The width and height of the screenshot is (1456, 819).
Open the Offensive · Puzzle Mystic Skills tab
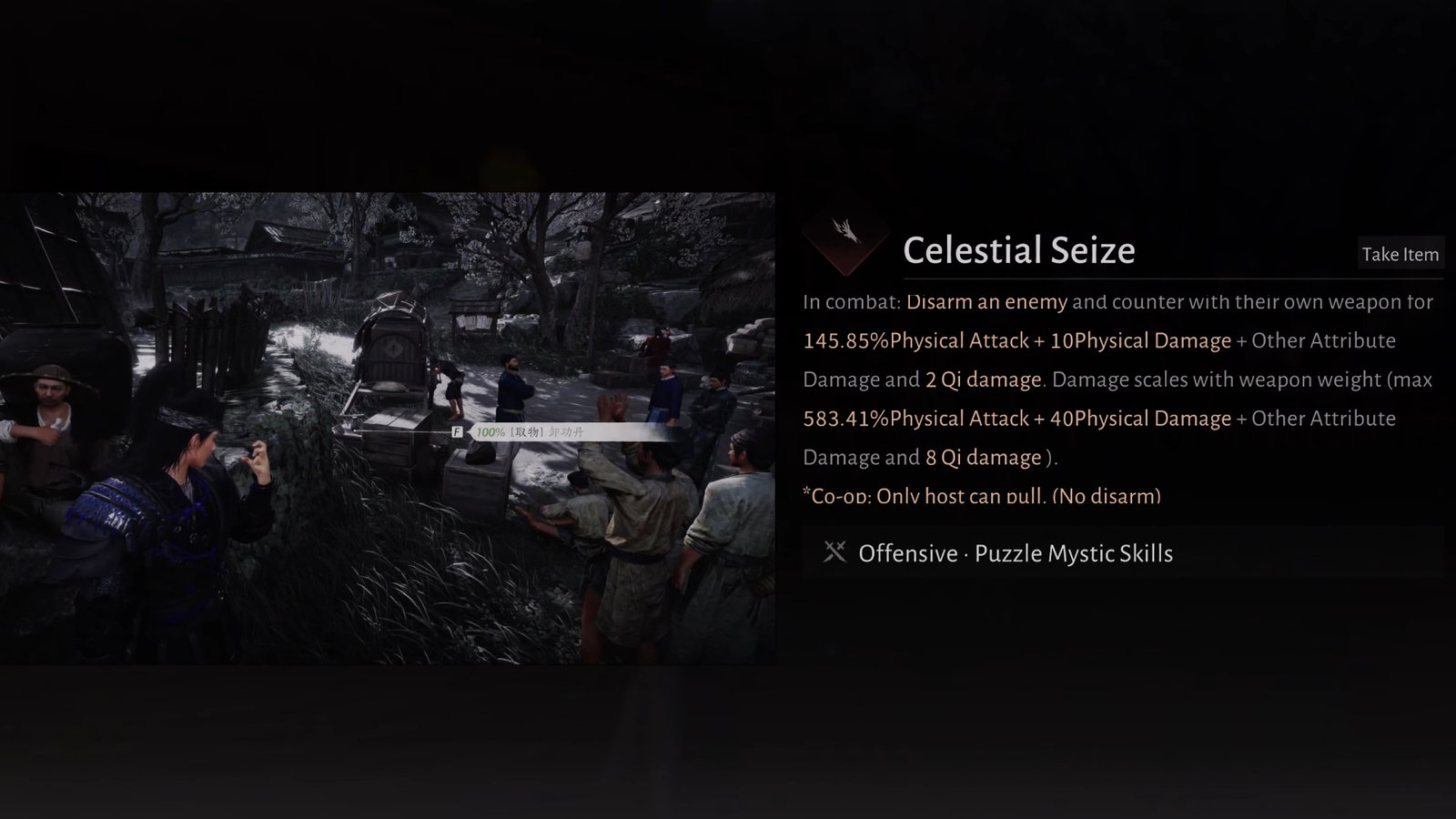[1013, 552]
